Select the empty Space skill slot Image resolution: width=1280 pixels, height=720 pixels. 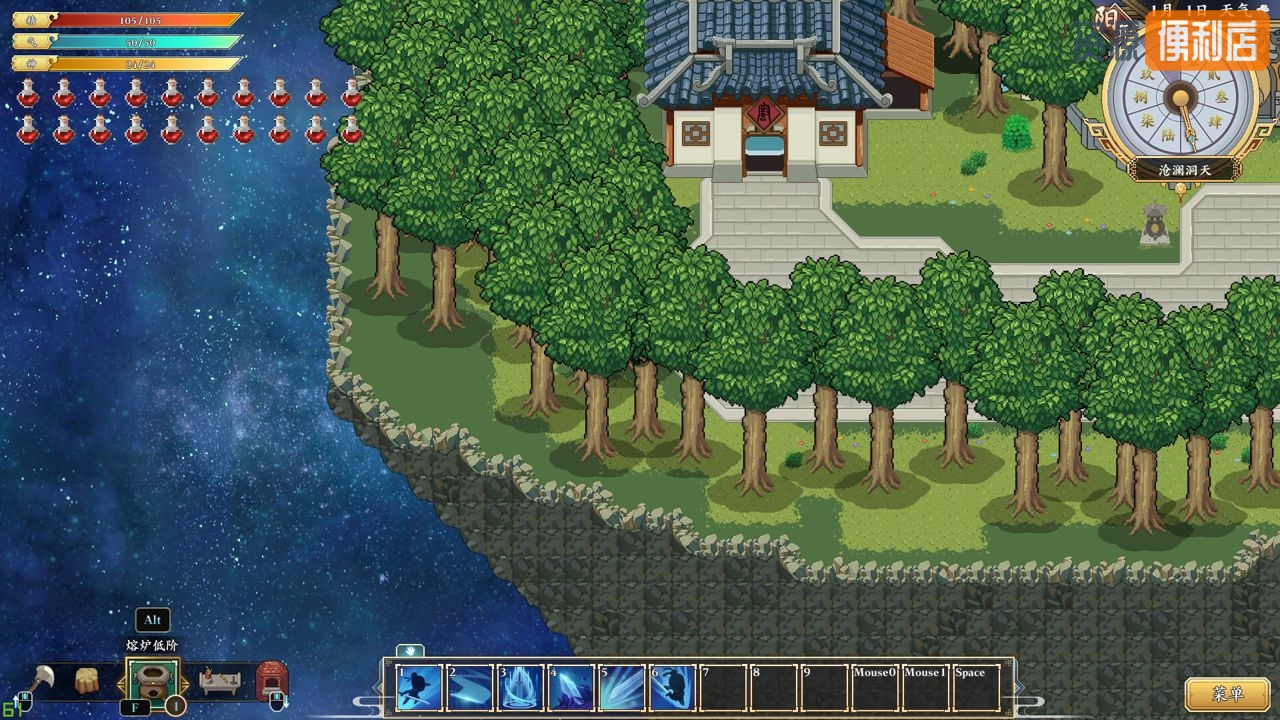click(976, 688)
